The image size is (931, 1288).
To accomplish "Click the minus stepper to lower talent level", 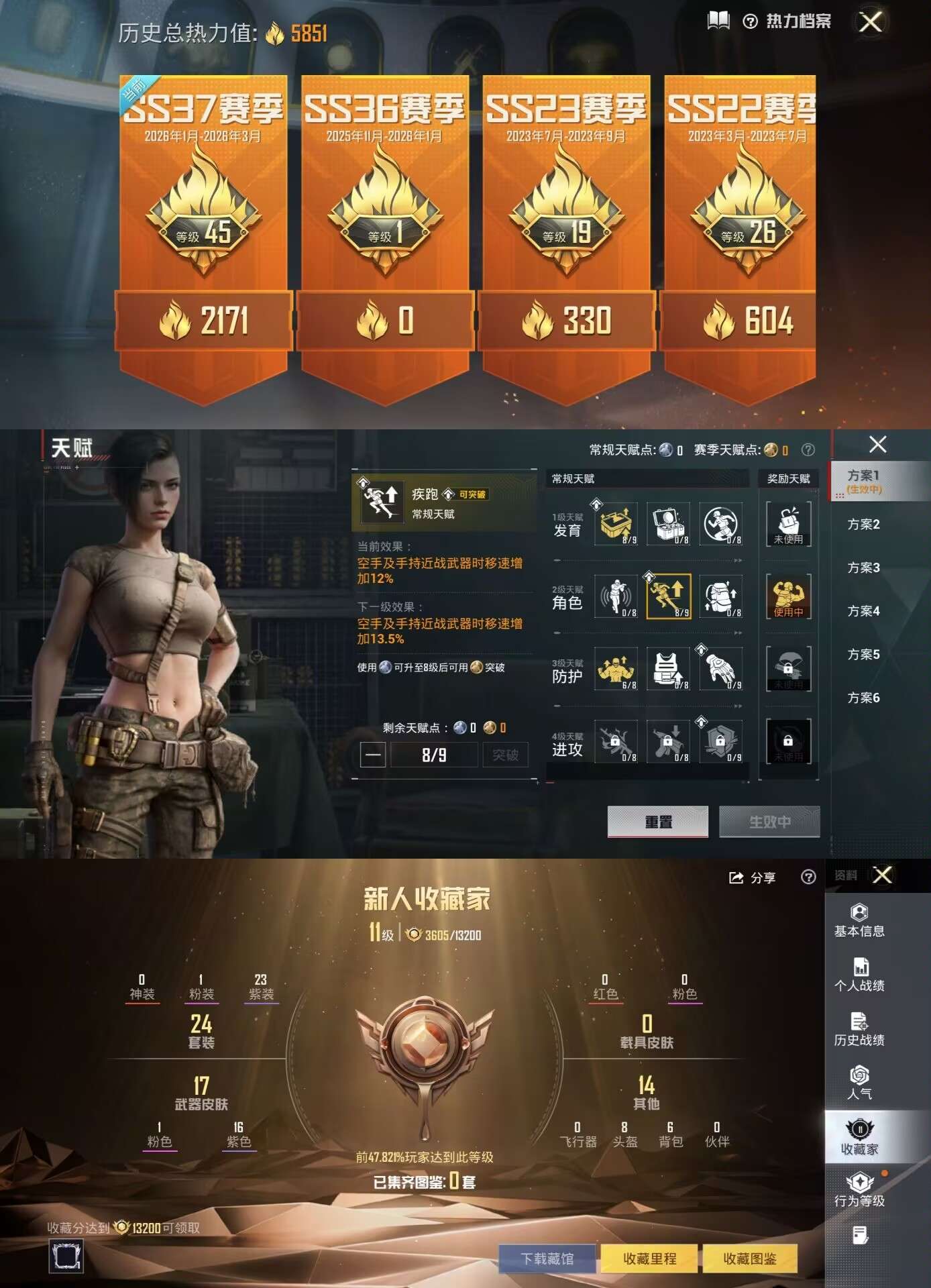I will 374,754.
